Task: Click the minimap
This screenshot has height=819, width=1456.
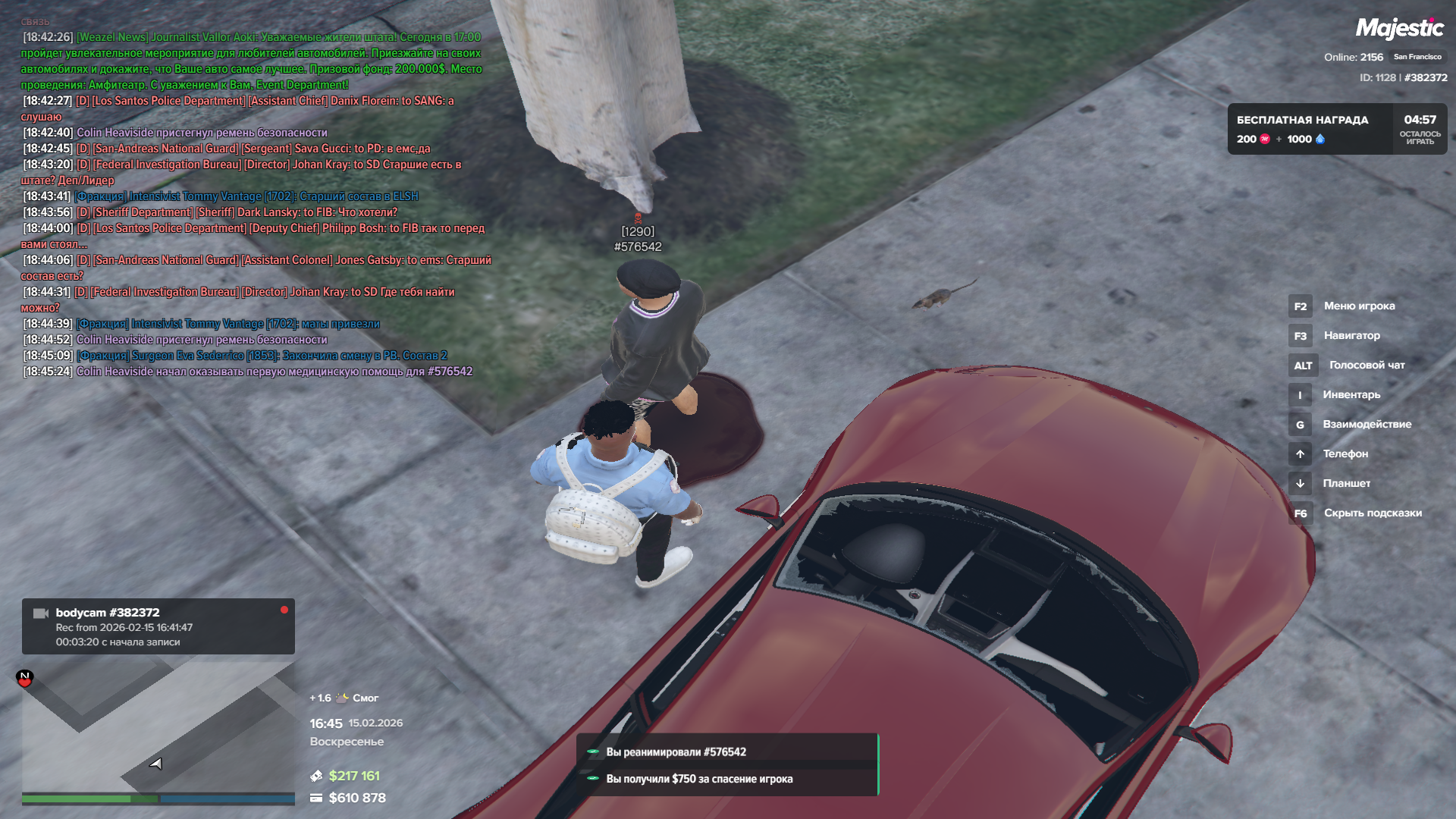Action: coord(158,728)
